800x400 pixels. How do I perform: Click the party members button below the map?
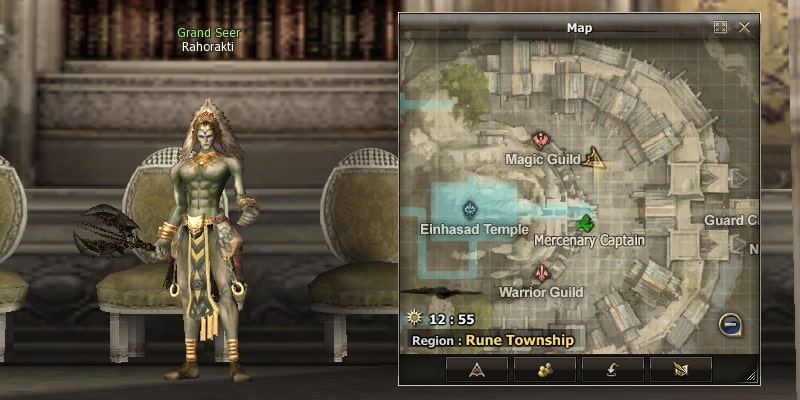coord(545,369)
